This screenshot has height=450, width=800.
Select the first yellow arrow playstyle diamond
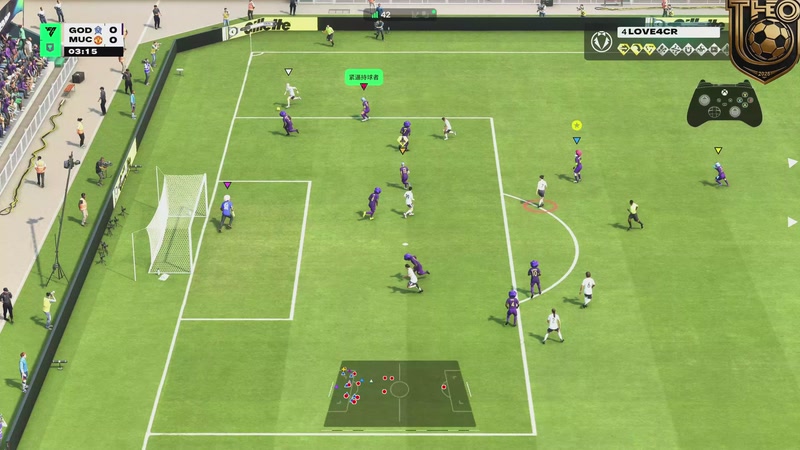click(x=624, y=48)
